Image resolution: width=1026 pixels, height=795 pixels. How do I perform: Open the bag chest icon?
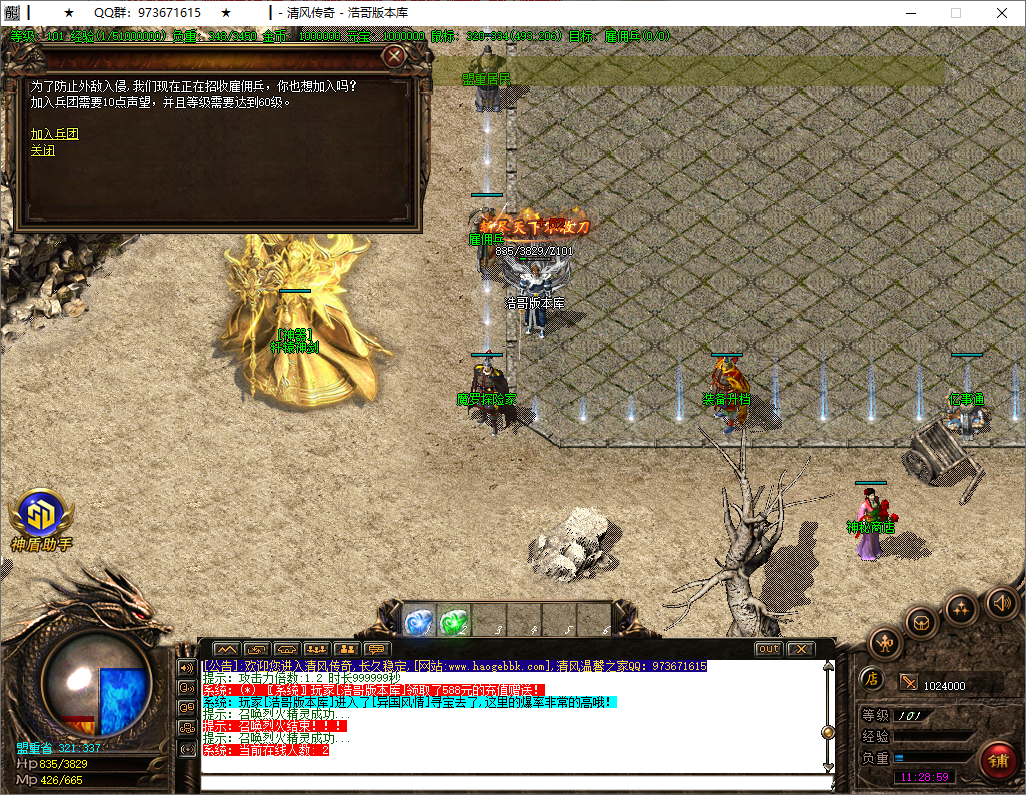tap(921, 622)
